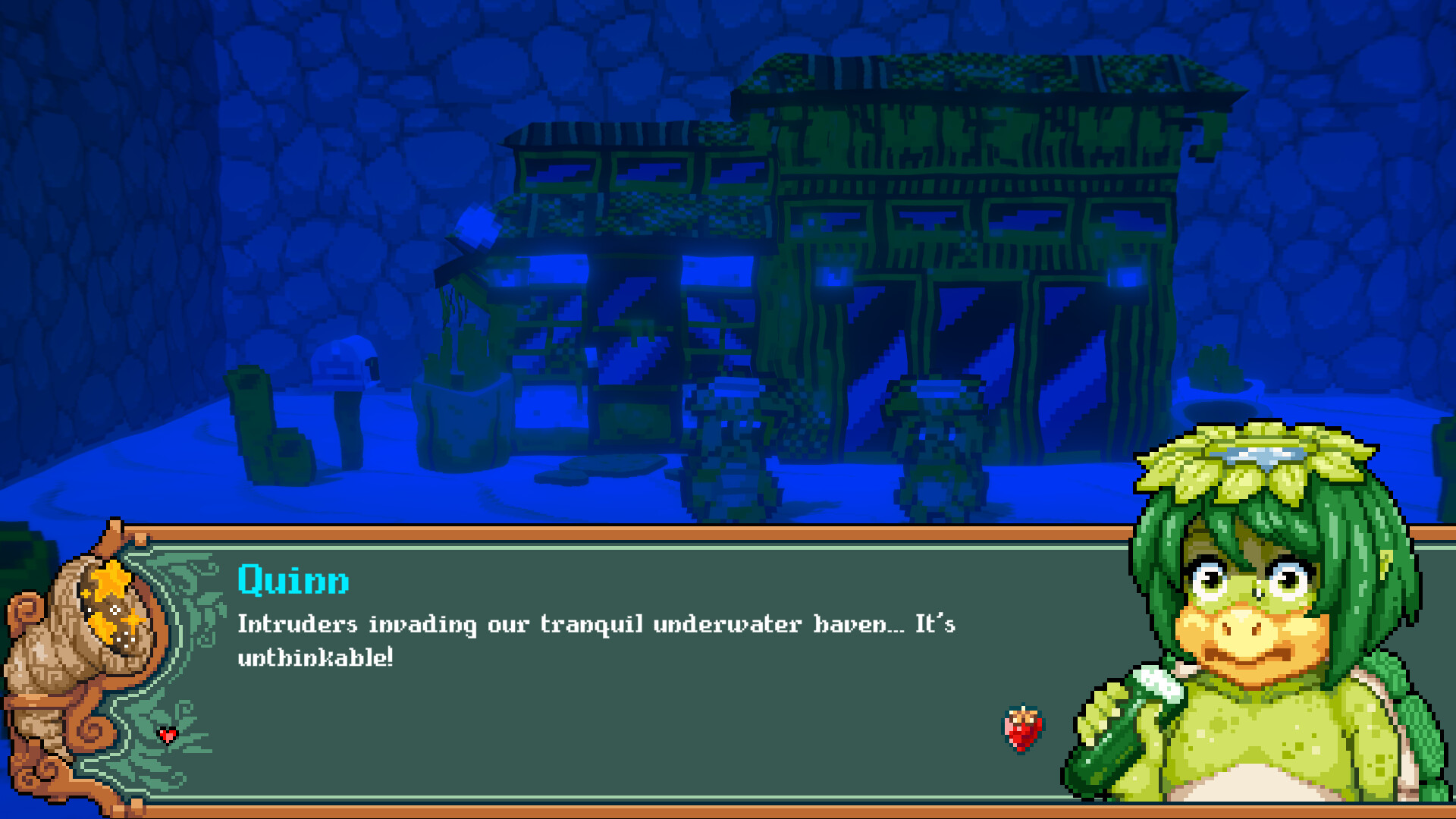Image resolution: width=1456 pixels, height=819 pixels.
Task: Click the dialogue text about intruders
Action: [x=595, y=626]
